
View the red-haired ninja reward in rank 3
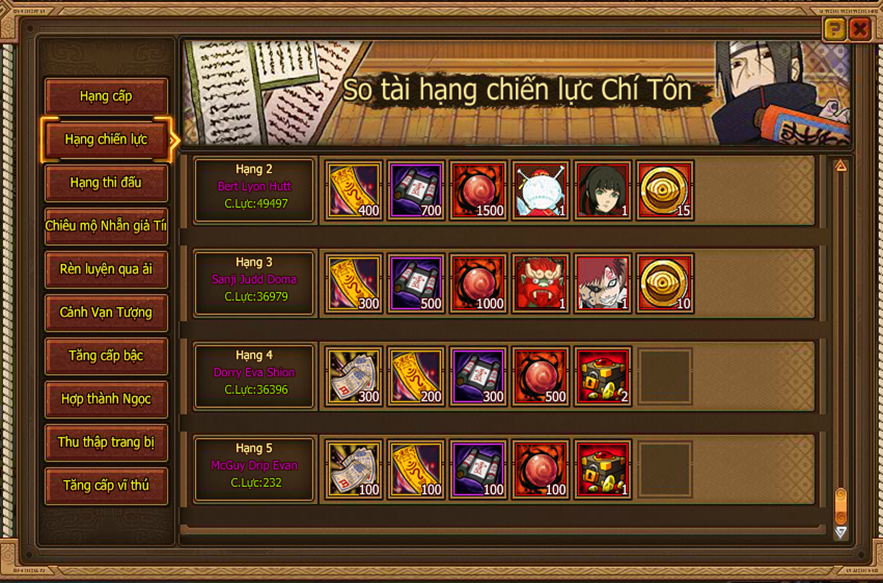point(603,283)
